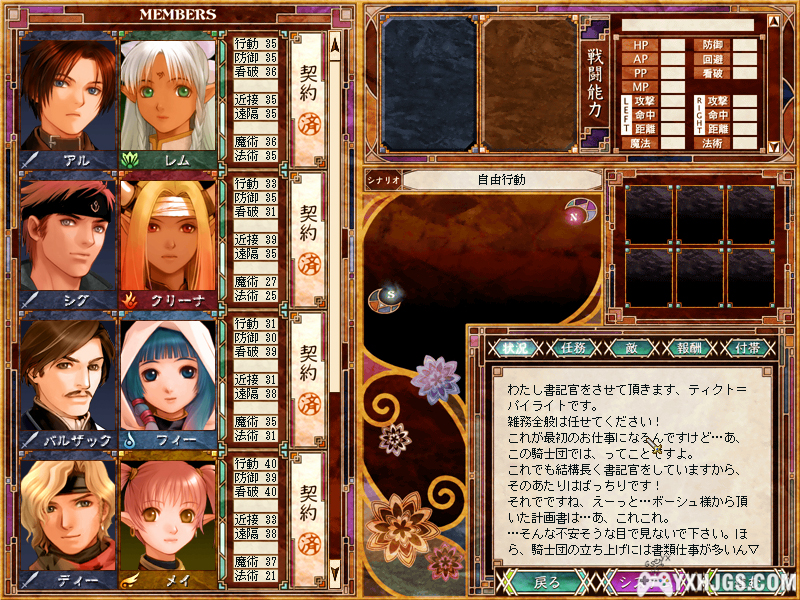
Task: Select the メイ member portrait
Action: point(168,518)
